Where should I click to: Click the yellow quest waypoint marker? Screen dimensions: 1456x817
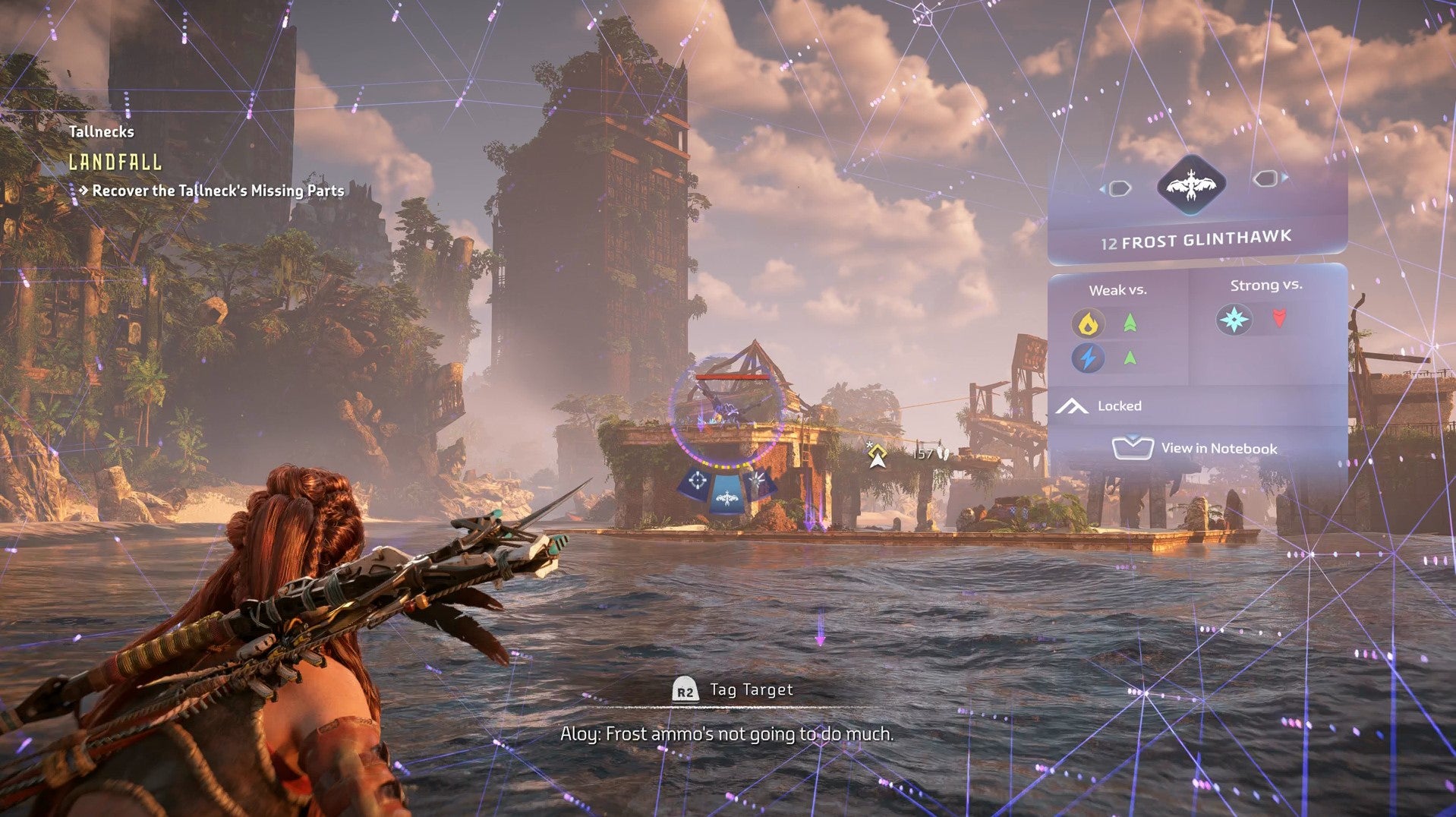pyautogui.click(x=878, y=456)
